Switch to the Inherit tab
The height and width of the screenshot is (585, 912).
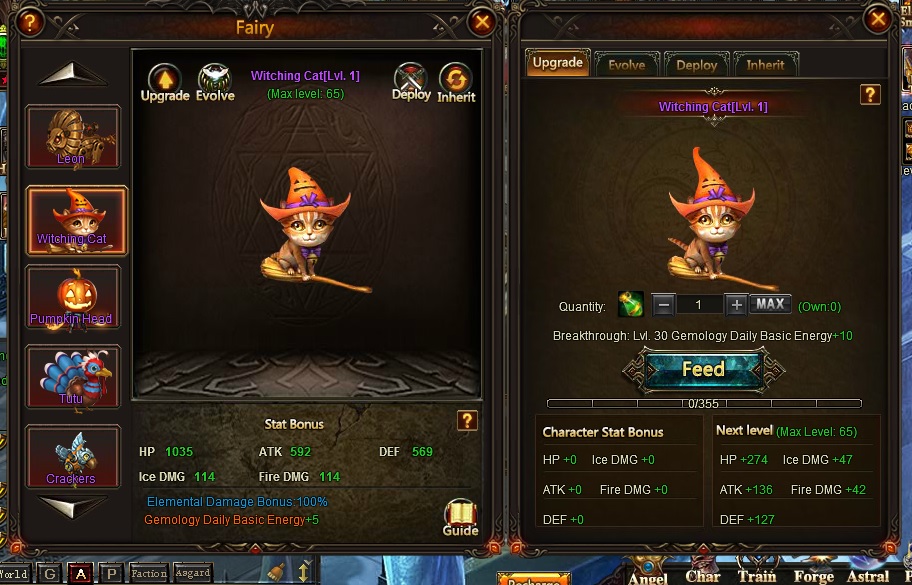click(766, 64)
